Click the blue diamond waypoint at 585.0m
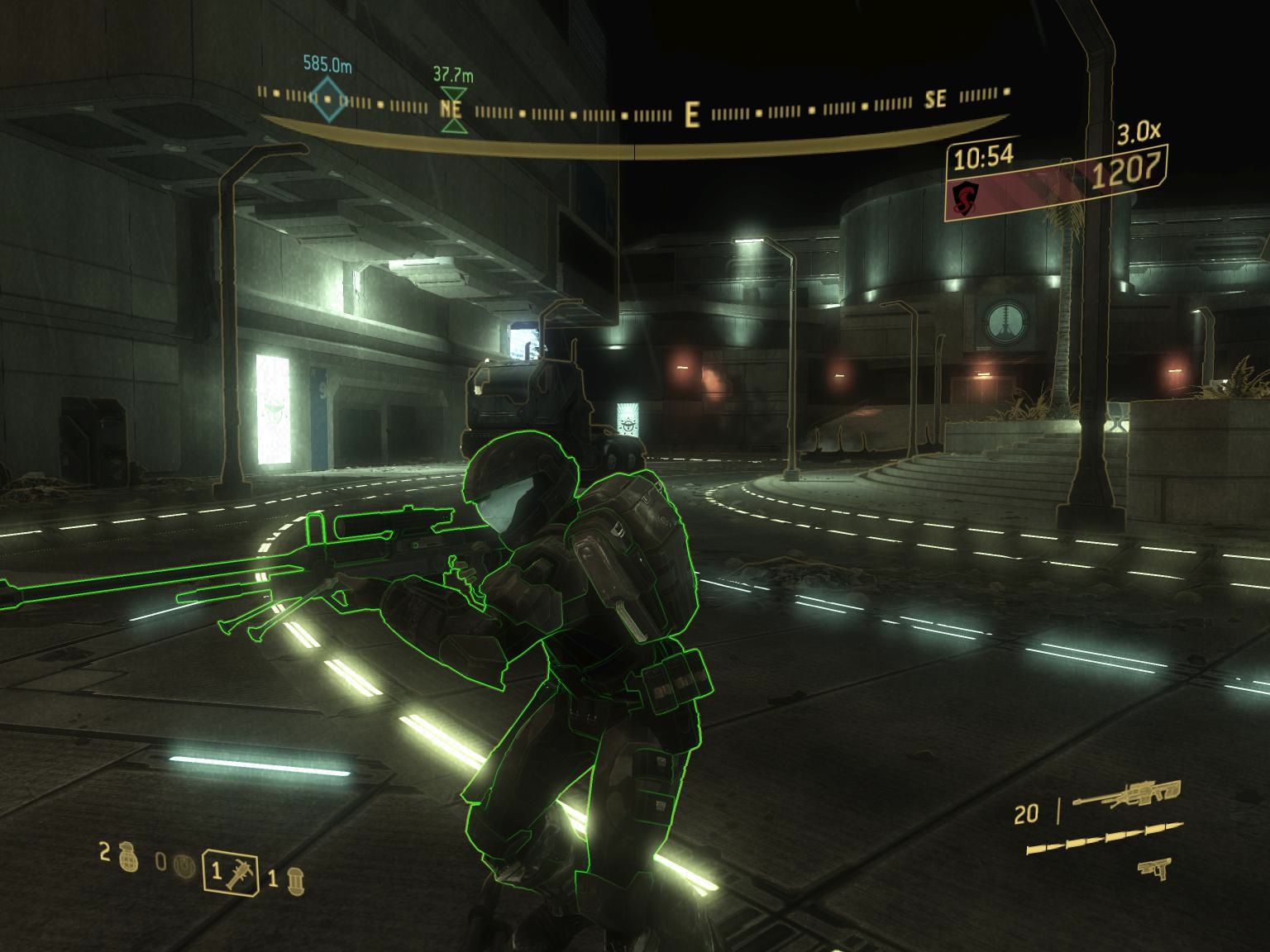Image resolution: width=1270 pixels, height=952 pixels. 327,100
